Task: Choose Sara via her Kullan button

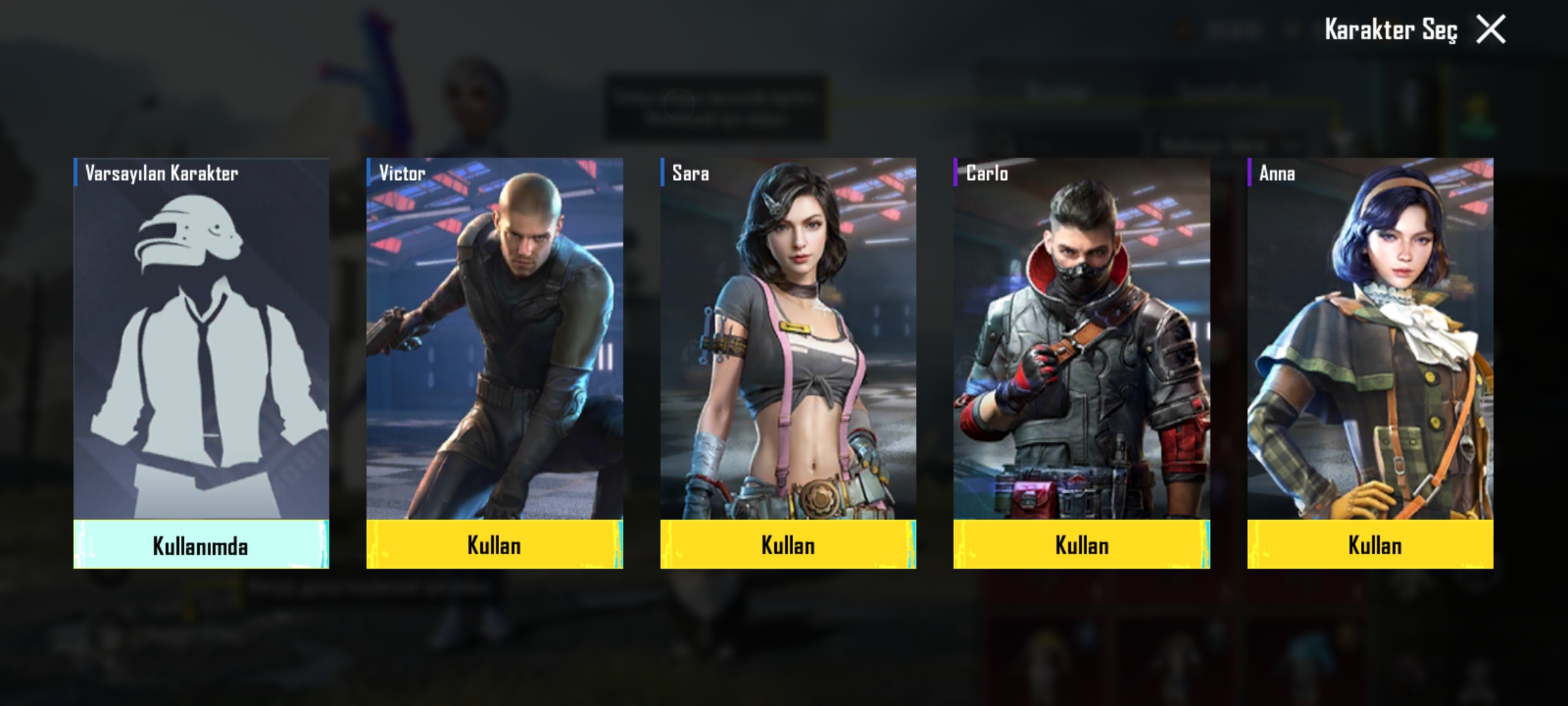Action: tap(788, 545)
